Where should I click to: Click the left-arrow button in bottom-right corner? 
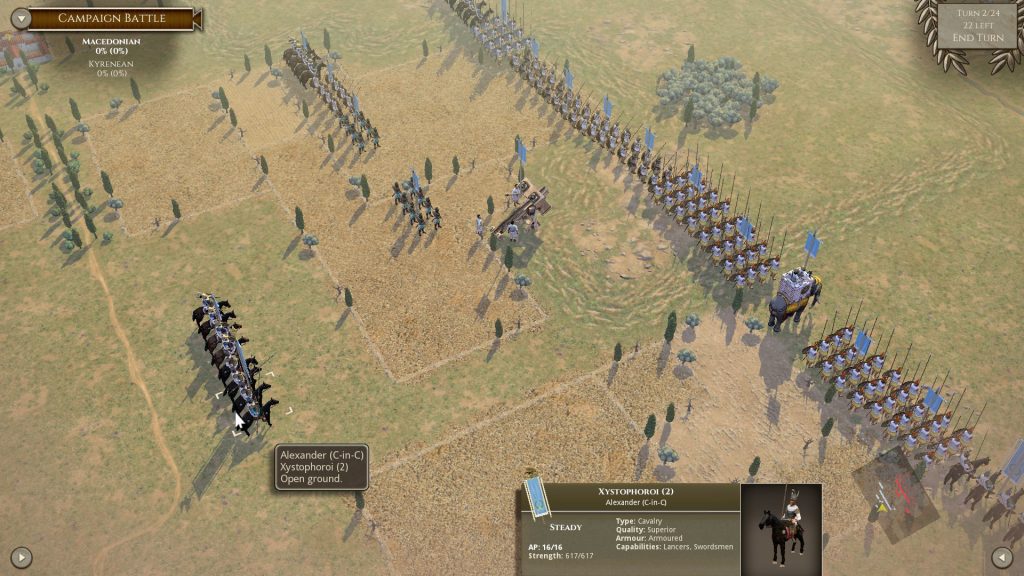pos(1002,556)
